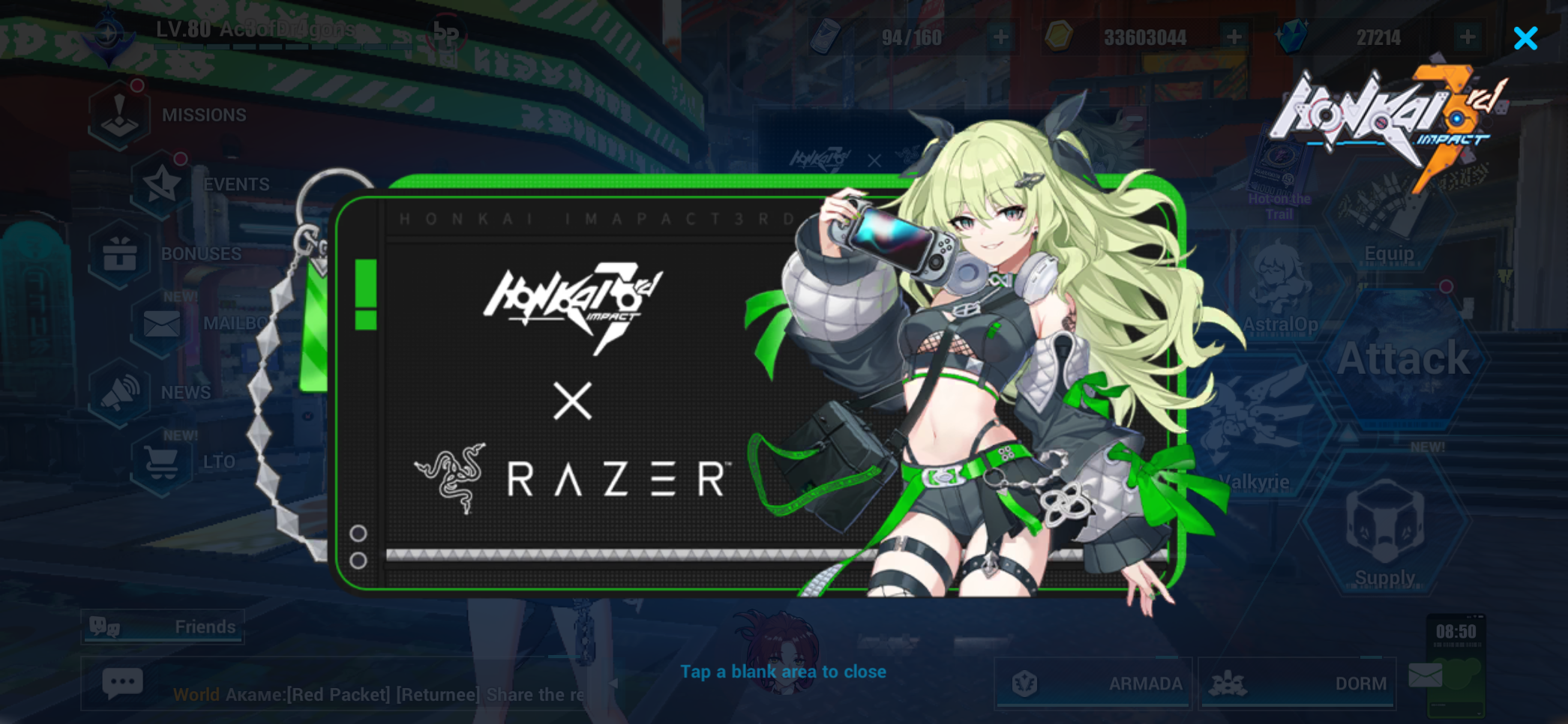Switch to the World chat channel
The height and width of the screenshot is (724, 1568).
click(196, 694)
